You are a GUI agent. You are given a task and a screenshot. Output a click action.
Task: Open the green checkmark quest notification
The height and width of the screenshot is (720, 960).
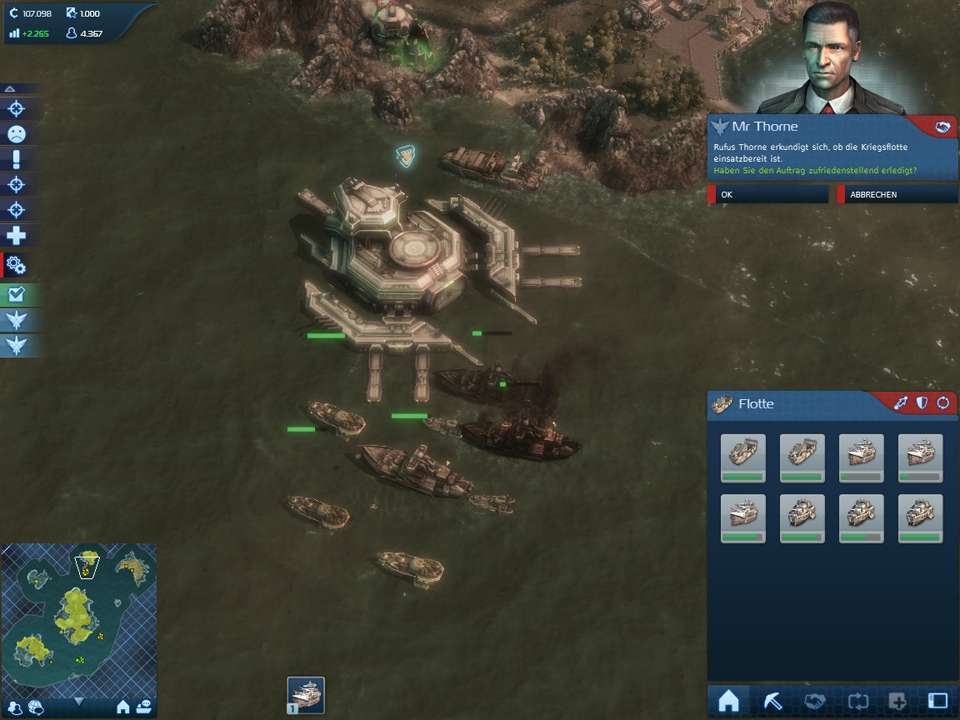[x=17, y=294]
